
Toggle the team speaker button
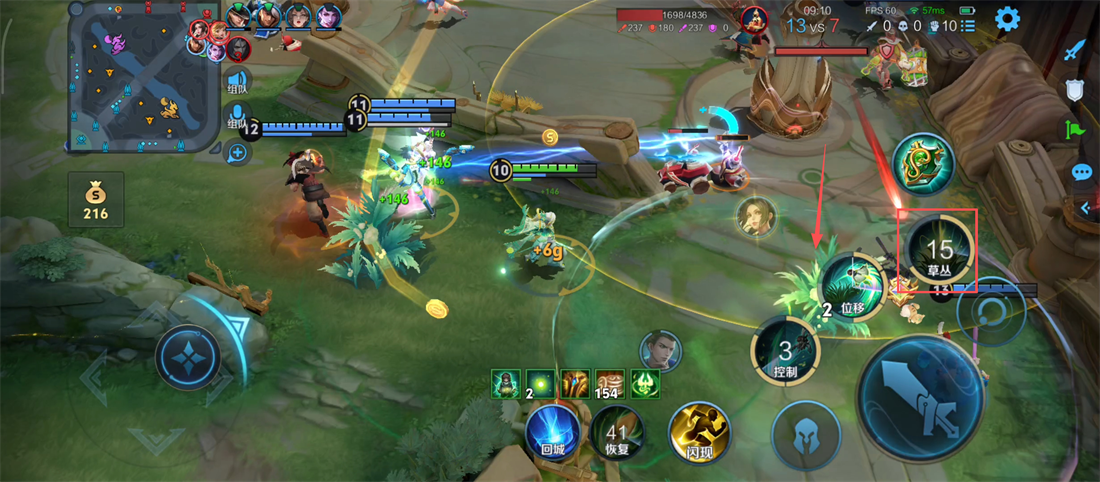click(x=238, y=80)
